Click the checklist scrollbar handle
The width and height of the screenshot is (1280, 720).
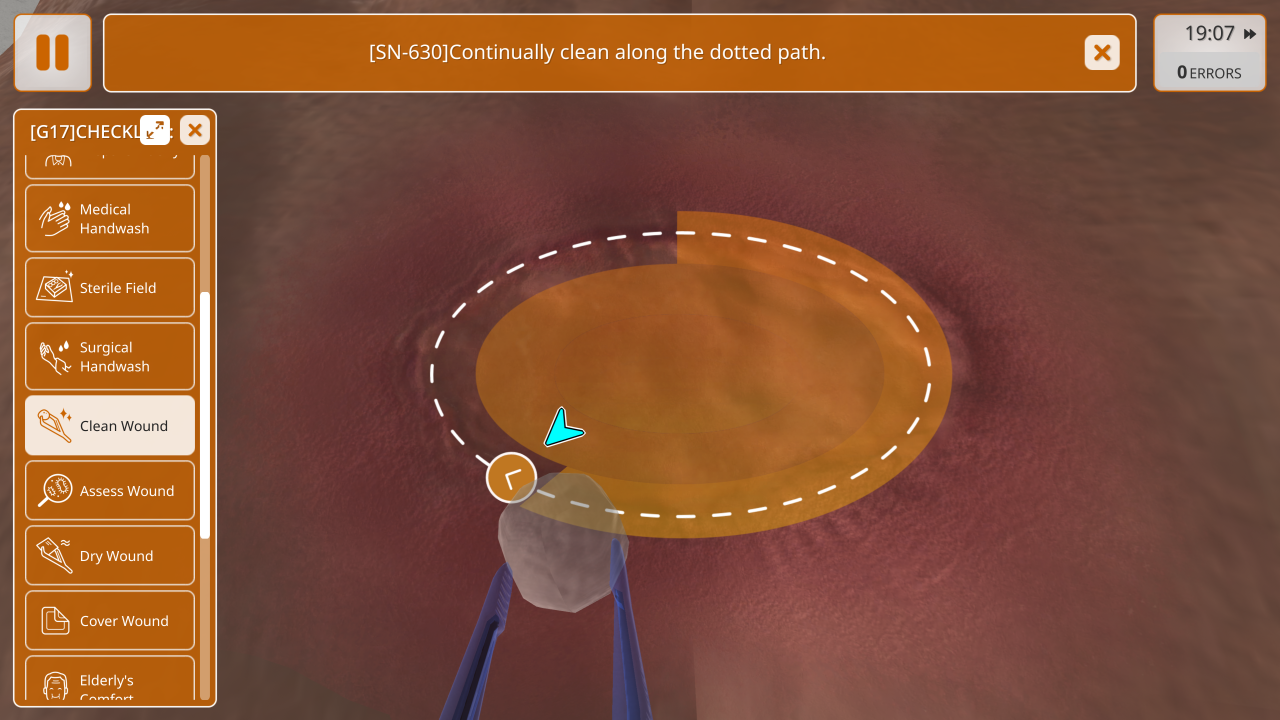pyautogui.click(x=205, y=415)
